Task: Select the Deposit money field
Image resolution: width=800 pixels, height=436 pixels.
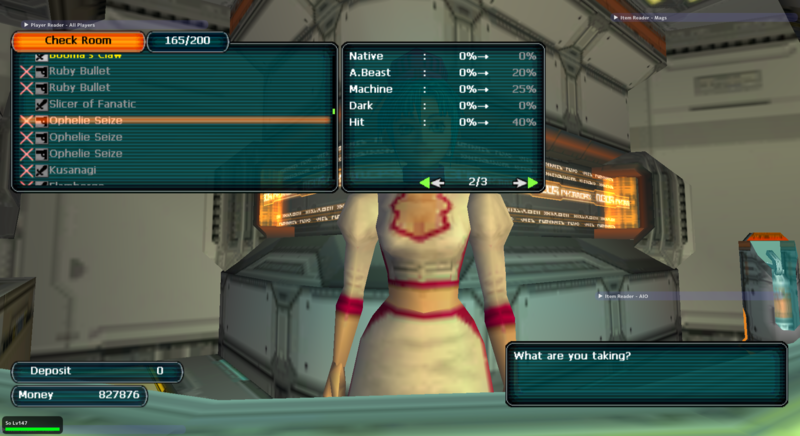Action: tap(97, 371)
